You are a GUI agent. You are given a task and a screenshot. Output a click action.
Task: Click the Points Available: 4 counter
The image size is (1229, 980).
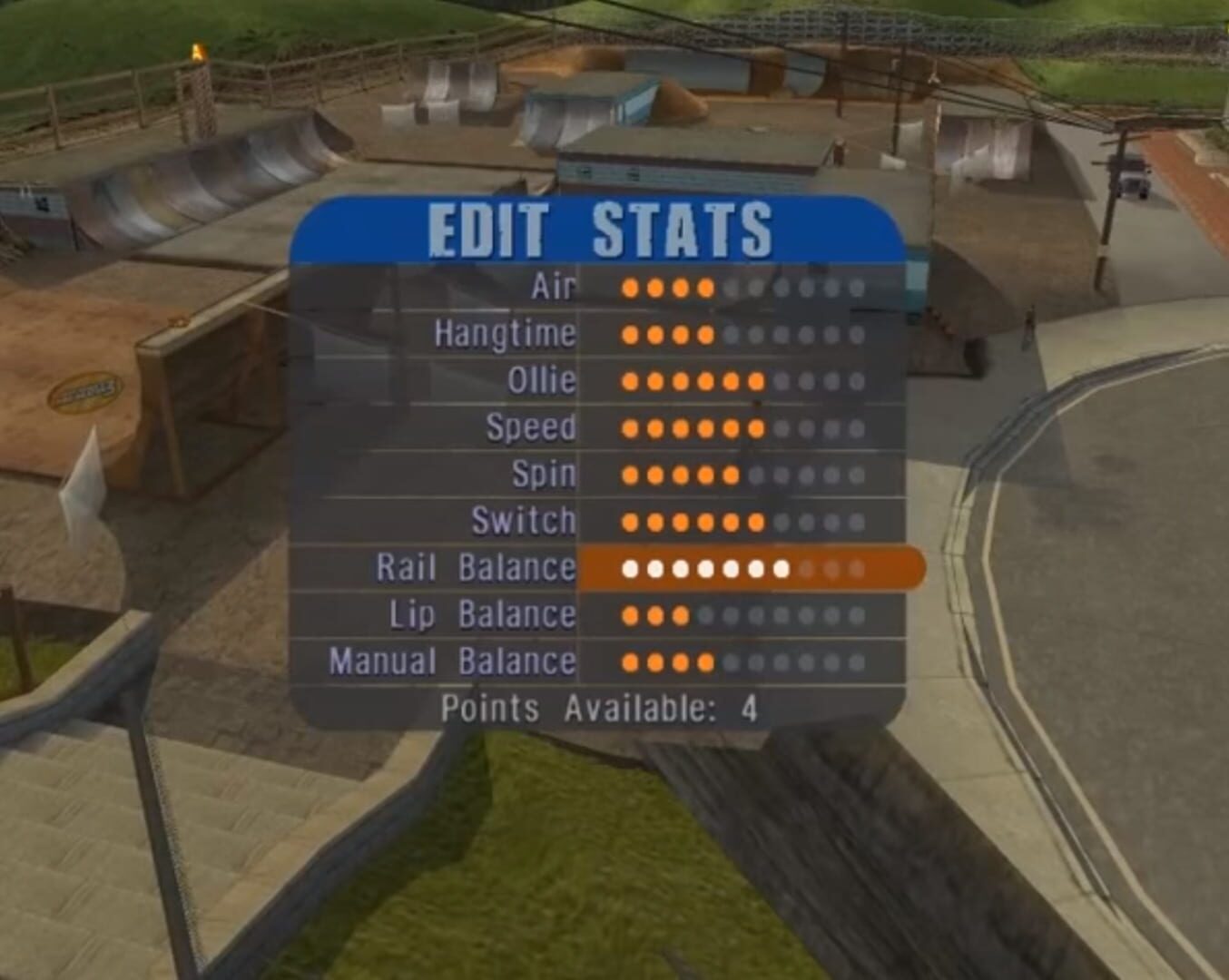pos(601,705)
